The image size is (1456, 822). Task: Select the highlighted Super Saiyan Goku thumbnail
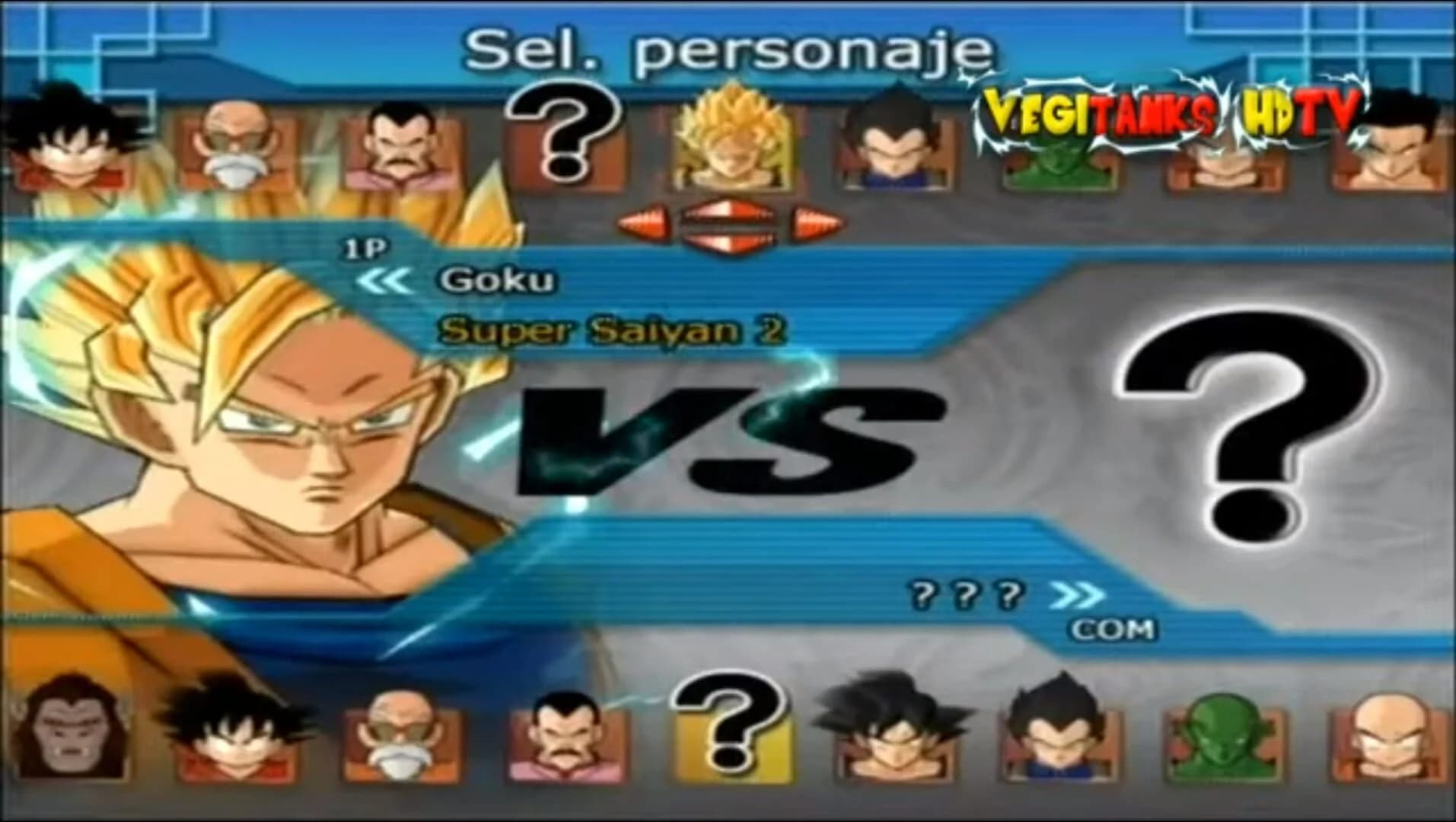click(x=731, y=145)
